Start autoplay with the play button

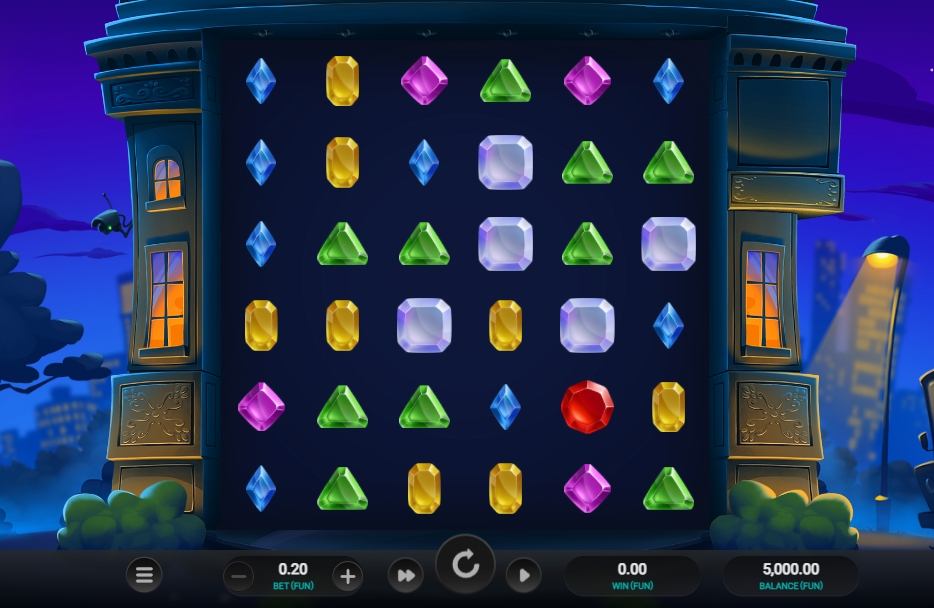click(x=523, y=576)
